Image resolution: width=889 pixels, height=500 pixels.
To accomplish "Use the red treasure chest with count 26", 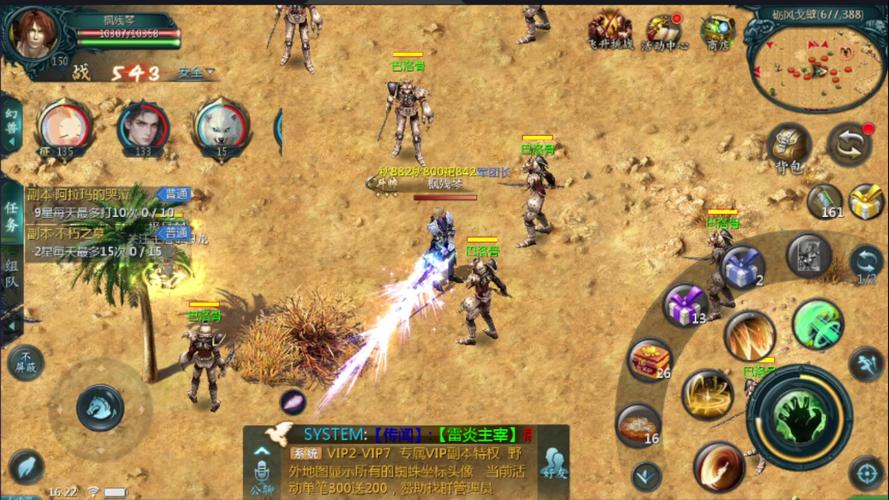I will [x=648, y=359].
